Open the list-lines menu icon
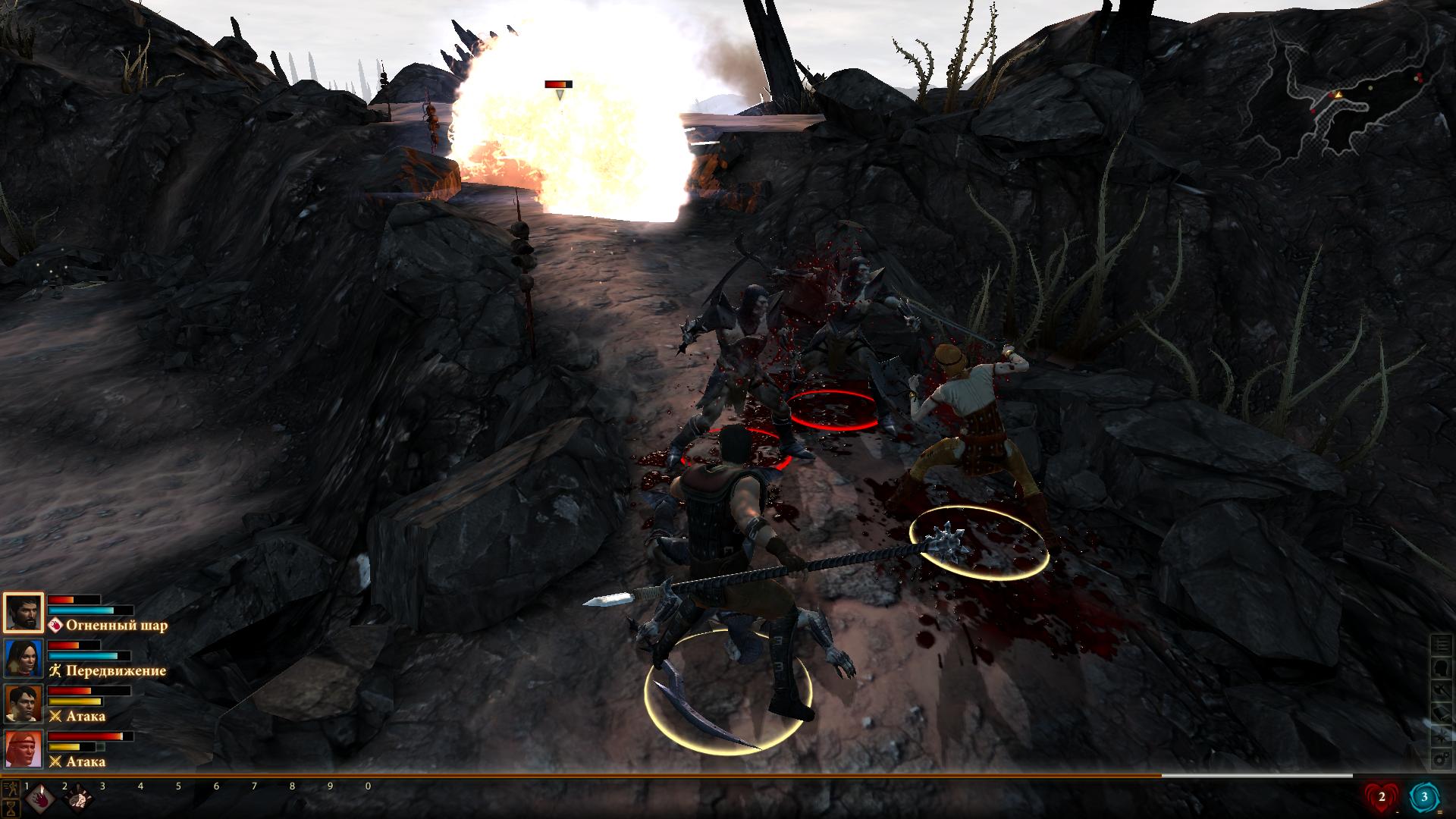 coord(1441,645)
